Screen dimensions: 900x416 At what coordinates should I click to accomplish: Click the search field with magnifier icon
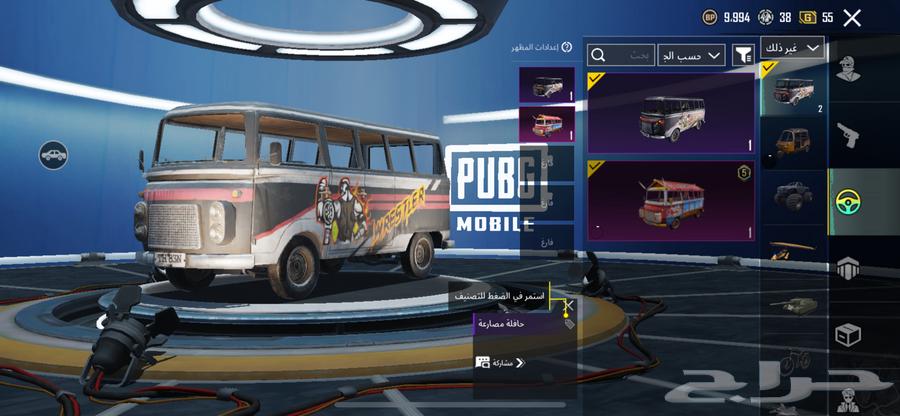[620, 55]
